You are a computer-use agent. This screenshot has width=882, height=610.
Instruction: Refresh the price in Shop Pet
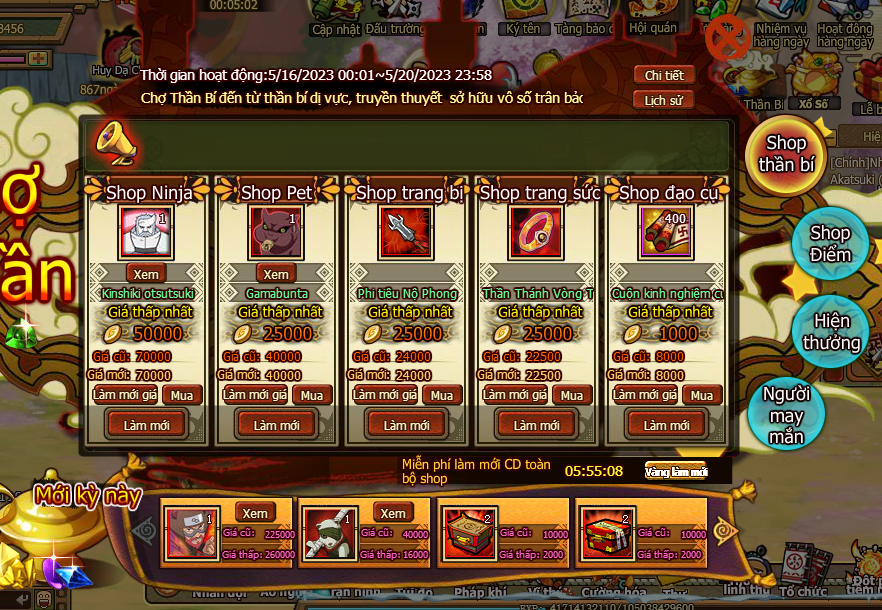coord(254,395)
